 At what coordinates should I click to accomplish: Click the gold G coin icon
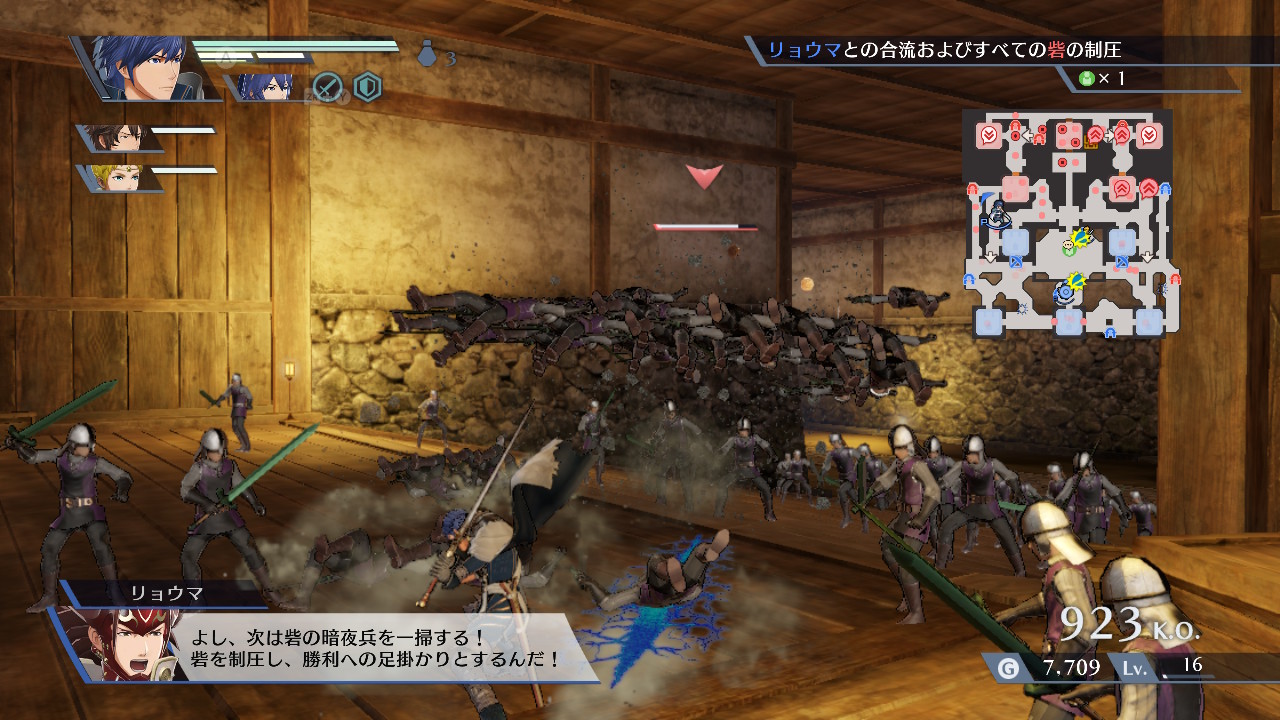click(1008, 668)
